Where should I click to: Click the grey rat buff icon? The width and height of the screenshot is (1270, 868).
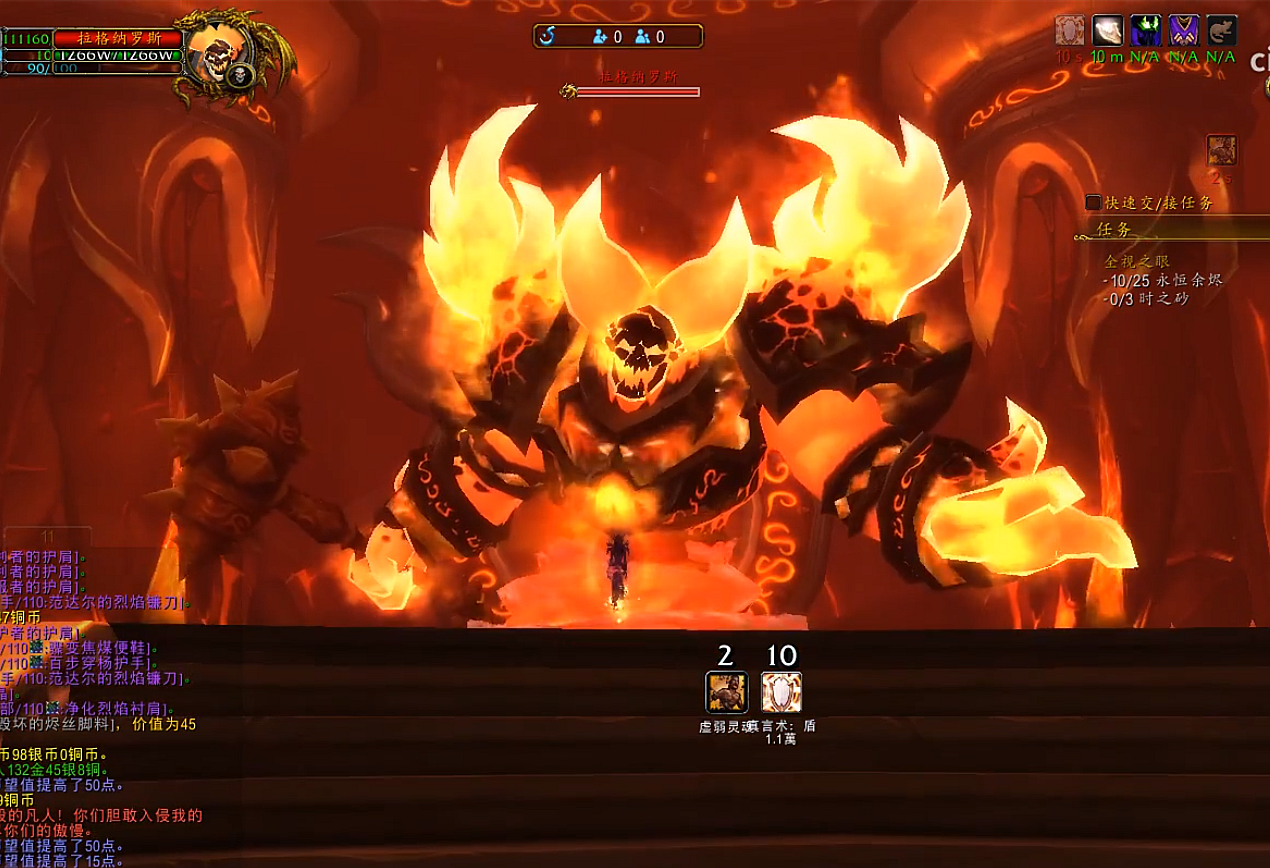[x=1221, y=31]
